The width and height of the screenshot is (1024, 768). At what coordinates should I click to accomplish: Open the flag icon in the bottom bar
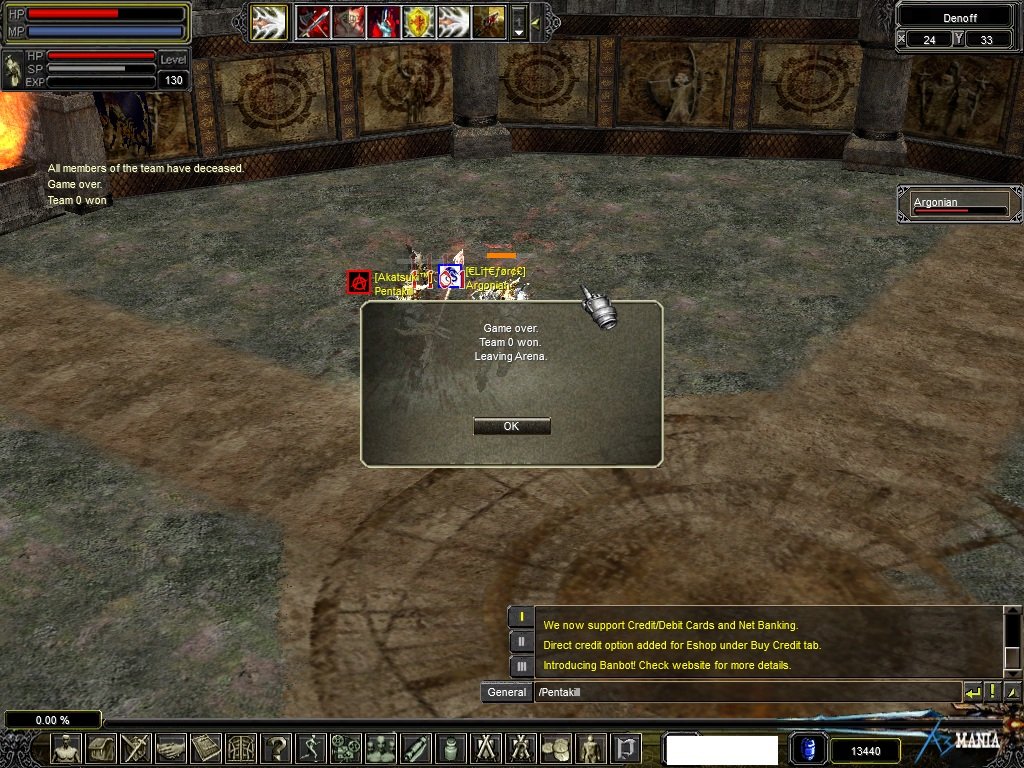(x=625, y=748)
